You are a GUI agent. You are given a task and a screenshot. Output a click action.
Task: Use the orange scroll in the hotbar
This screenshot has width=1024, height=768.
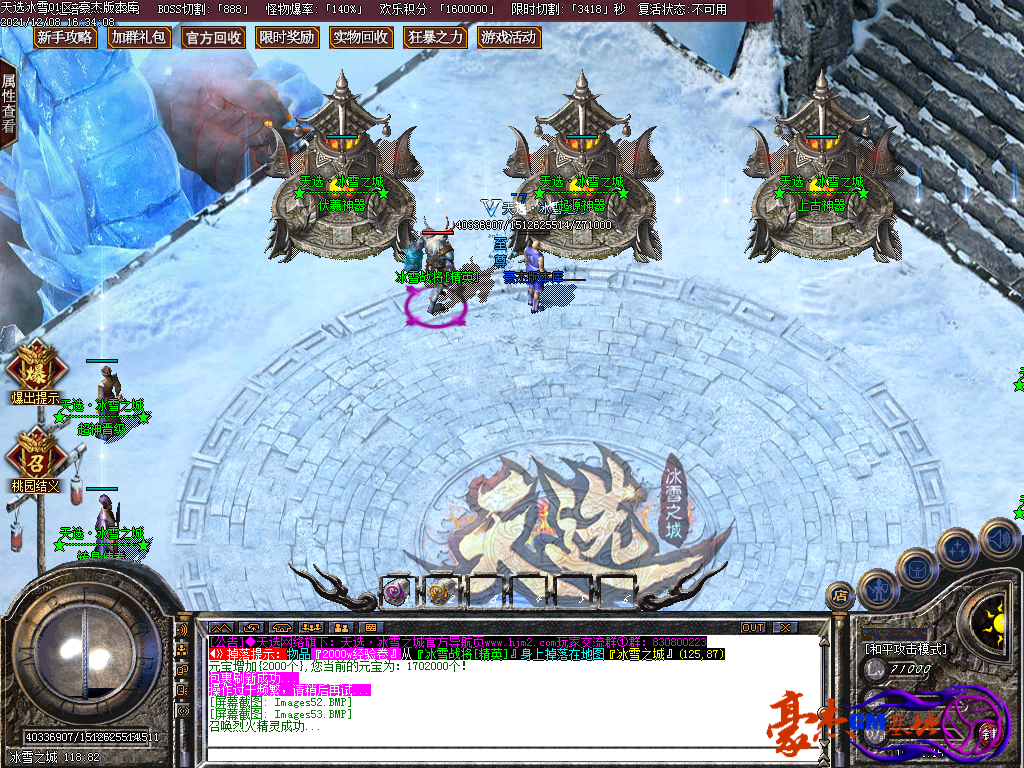click(440, 592)
